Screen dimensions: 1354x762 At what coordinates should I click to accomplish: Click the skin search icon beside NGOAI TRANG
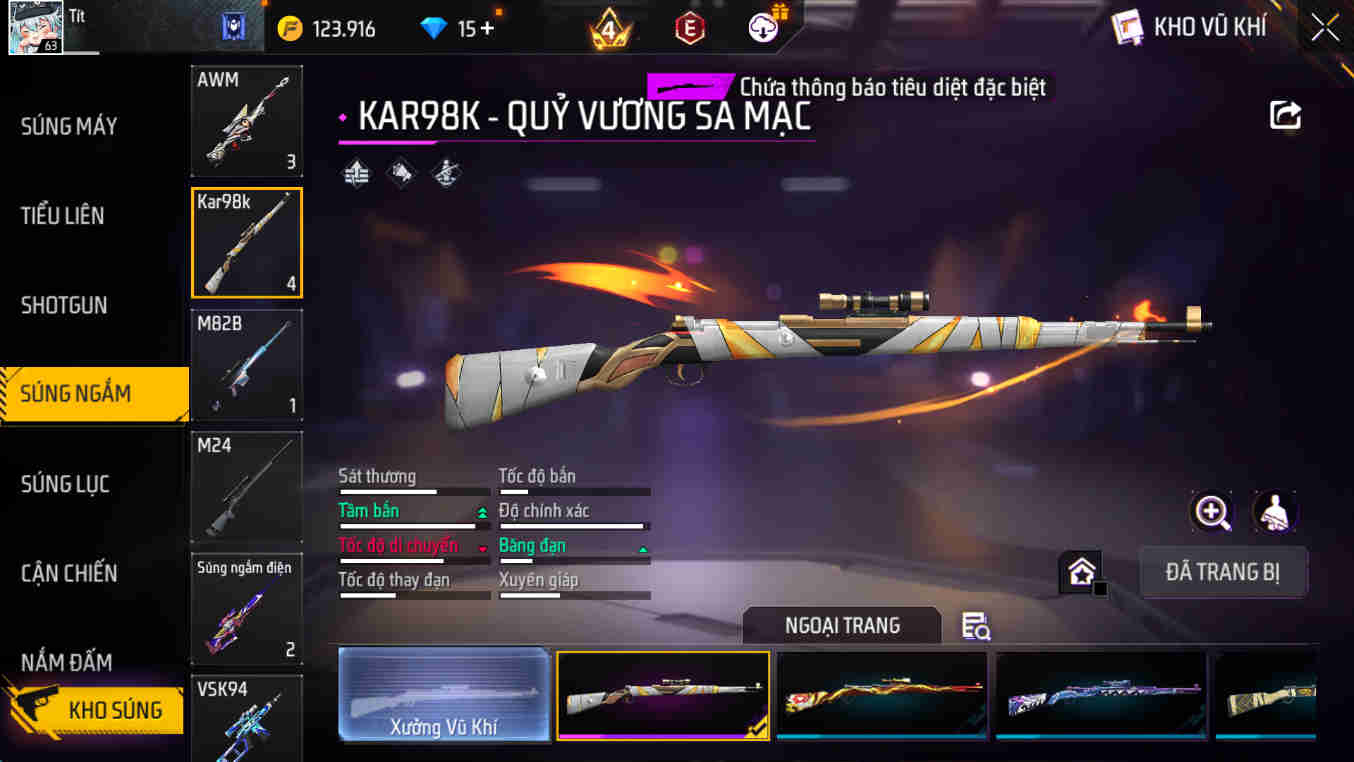coord(973,624)
